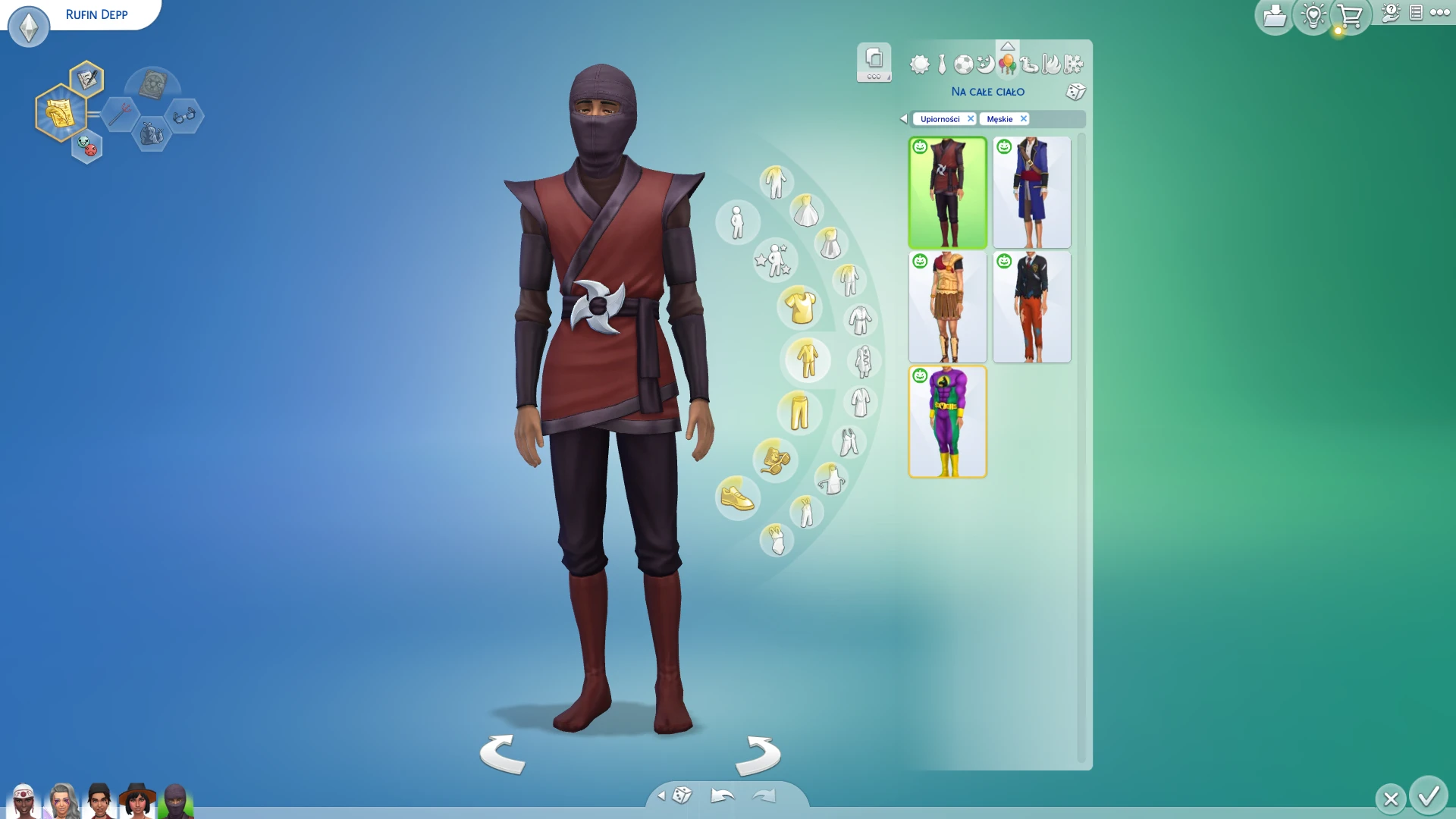Expand the ellipsis options menu top right

click(1440, 13)
